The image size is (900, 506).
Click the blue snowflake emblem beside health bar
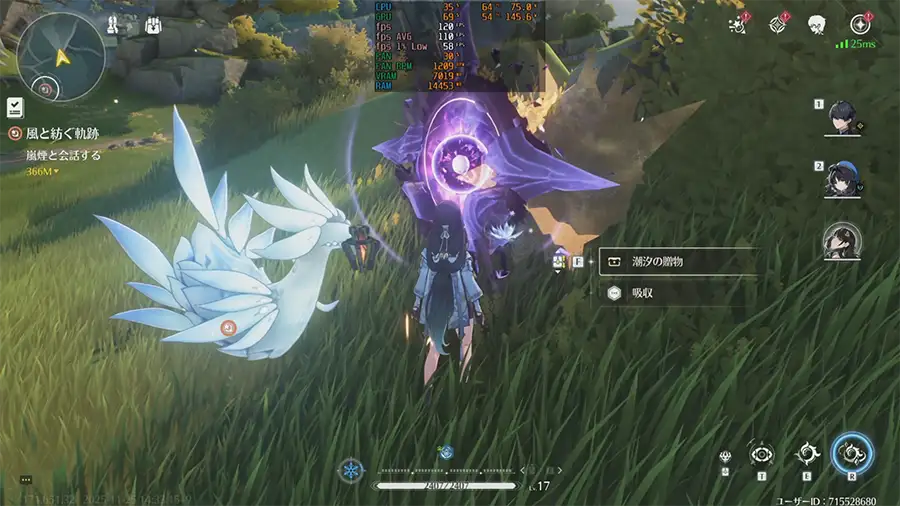coord(351,469)
